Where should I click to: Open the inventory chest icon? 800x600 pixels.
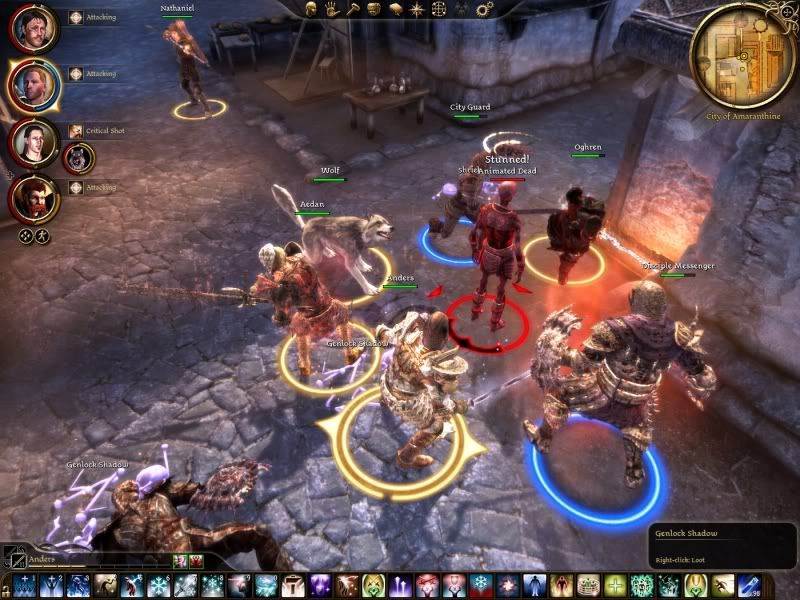point(373,8)
